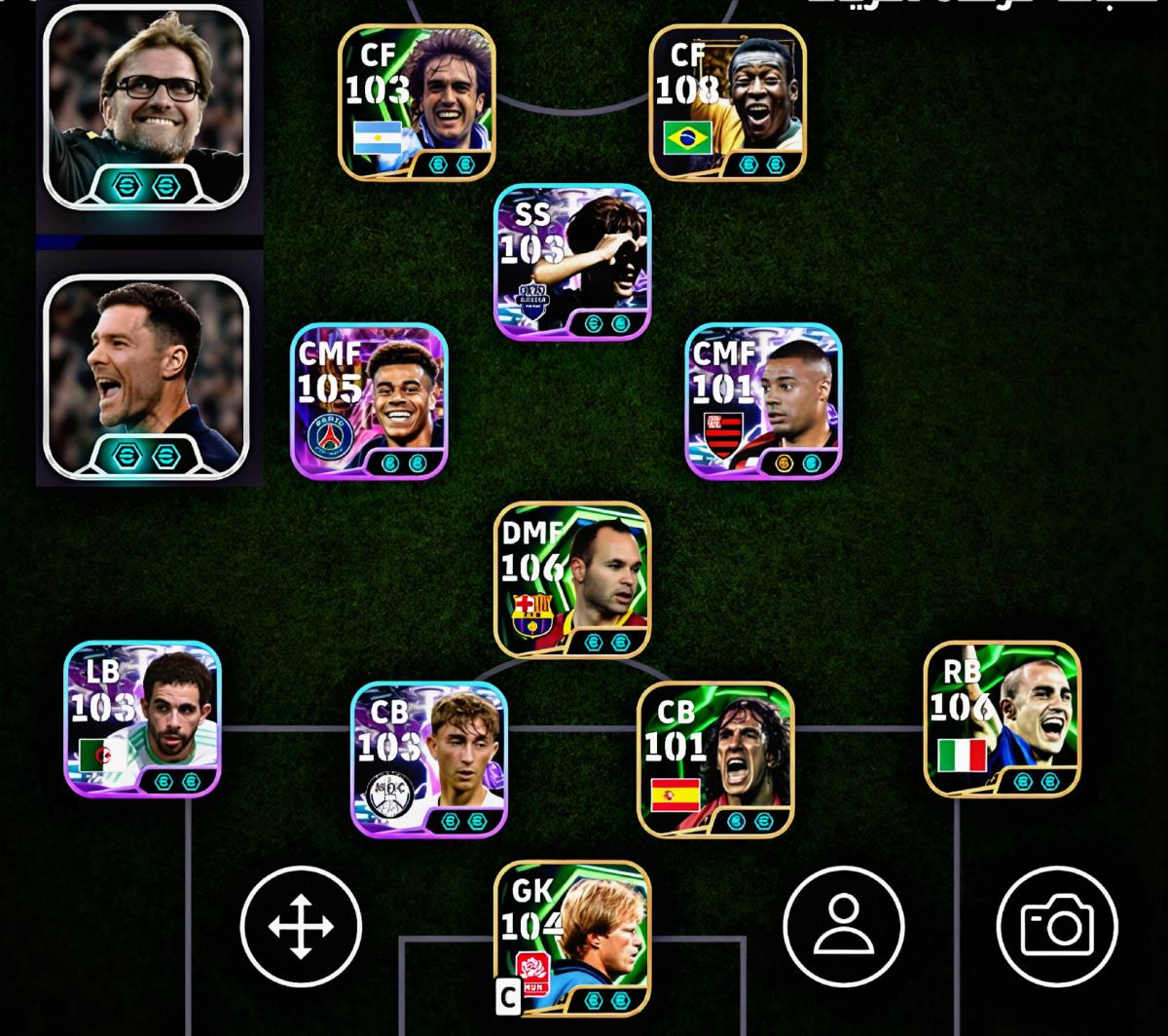Select the 106 RB card with Italy flag
The height and width of the screenshot is (1036, 1168).
(x=1002, y=719)
